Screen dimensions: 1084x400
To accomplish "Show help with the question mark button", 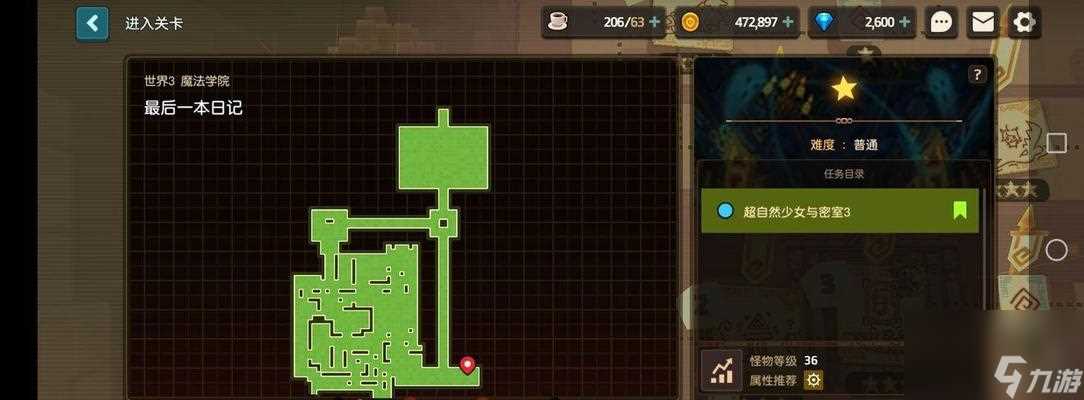I will [977, 74].
